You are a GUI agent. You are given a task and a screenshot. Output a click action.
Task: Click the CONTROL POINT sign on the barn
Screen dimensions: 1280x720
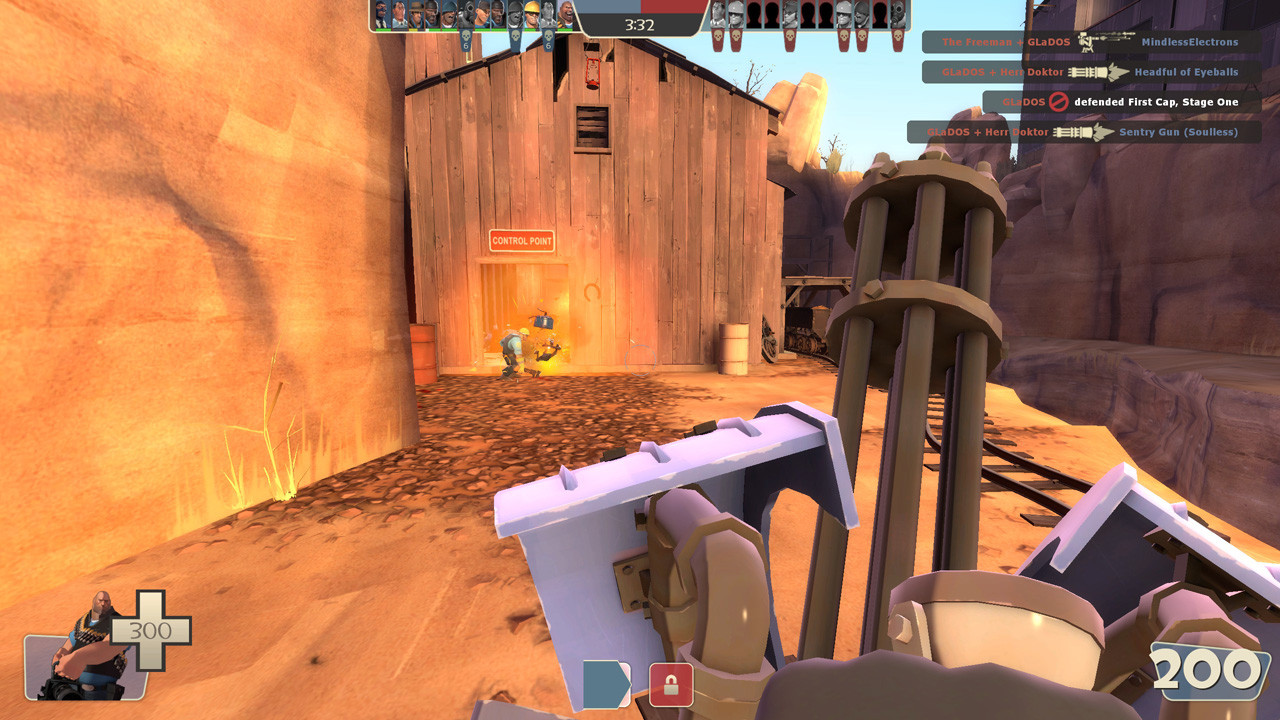coord(521,242)
